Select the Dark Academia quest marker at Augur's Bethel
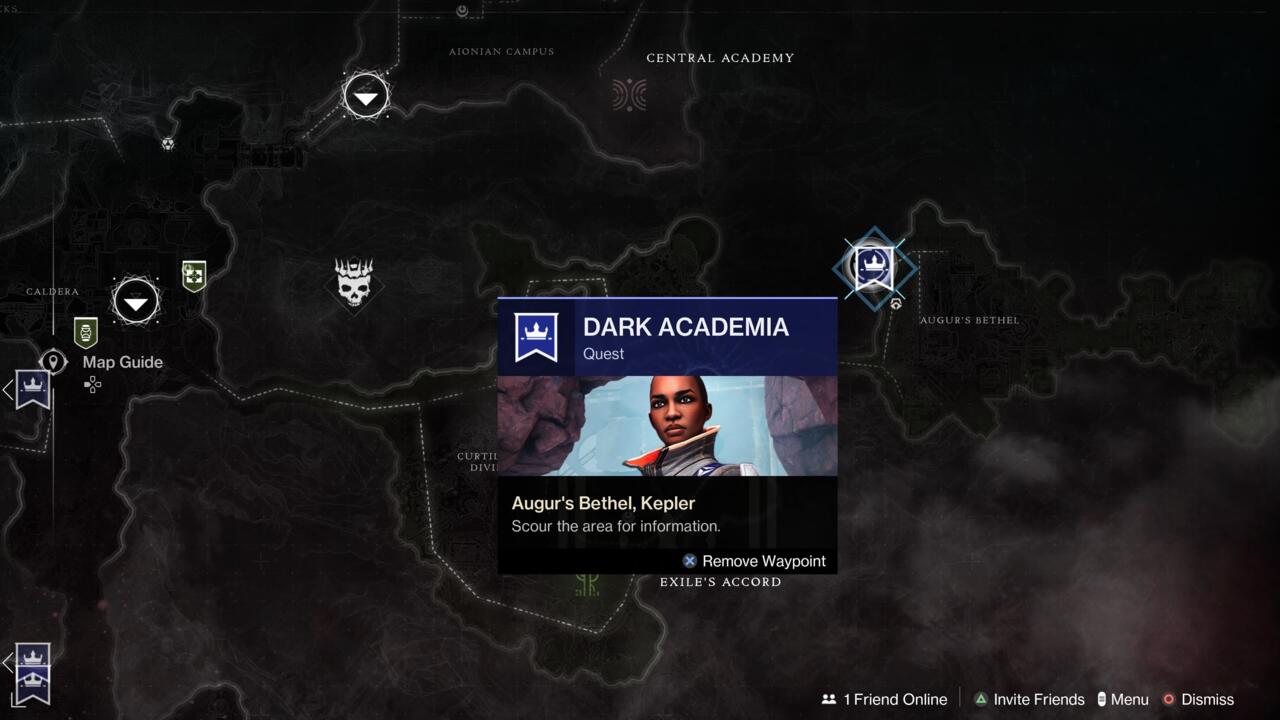1280x720 pixels. [x=874, y=267]
